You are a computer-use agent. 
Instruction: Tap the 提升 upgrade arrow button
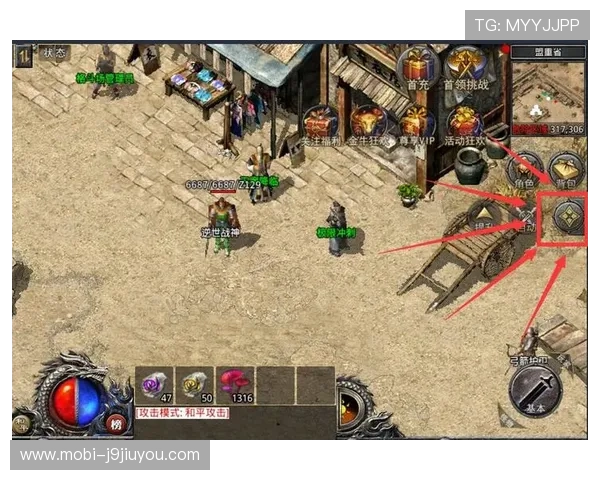(483, 217)
